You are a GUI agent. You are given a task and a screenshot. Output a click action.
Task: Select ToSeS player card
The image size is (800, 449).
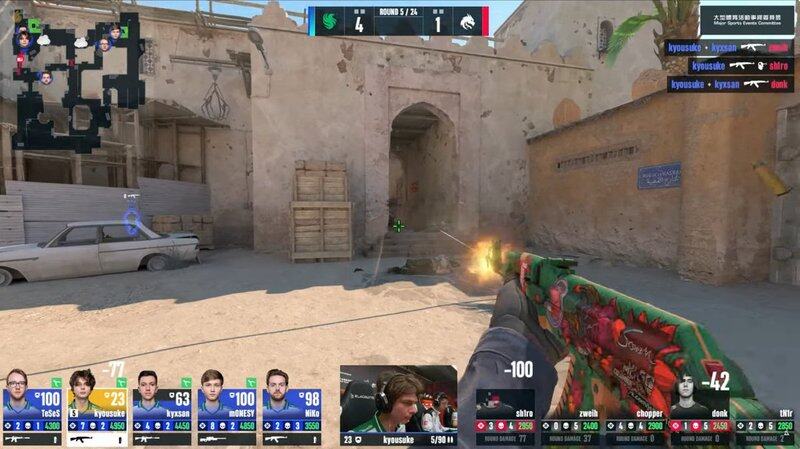(x=32, y=407)
